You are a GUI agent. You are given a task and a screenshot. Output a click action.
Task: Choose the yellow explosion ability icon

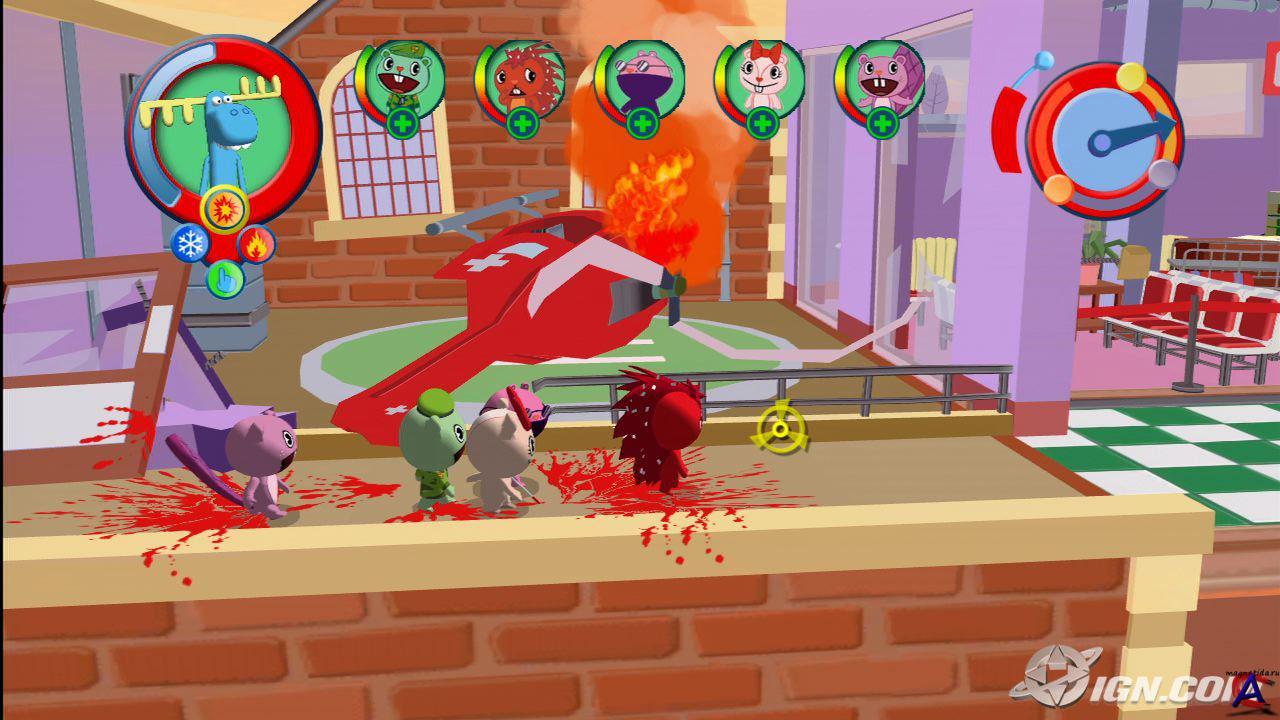click(x=223, y=209)
